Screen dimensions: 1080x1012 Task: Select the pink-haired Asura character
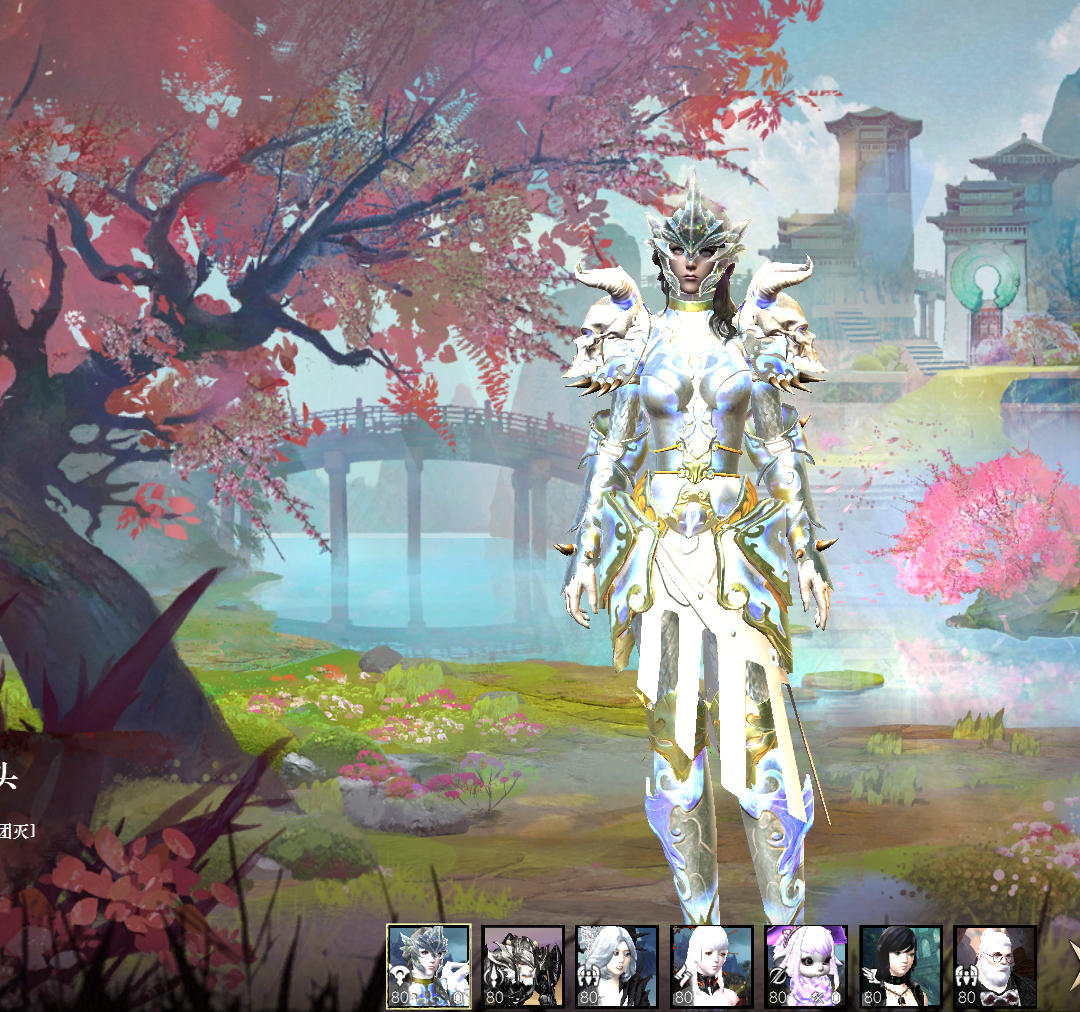pyautogui.click(x=806, y=966)
